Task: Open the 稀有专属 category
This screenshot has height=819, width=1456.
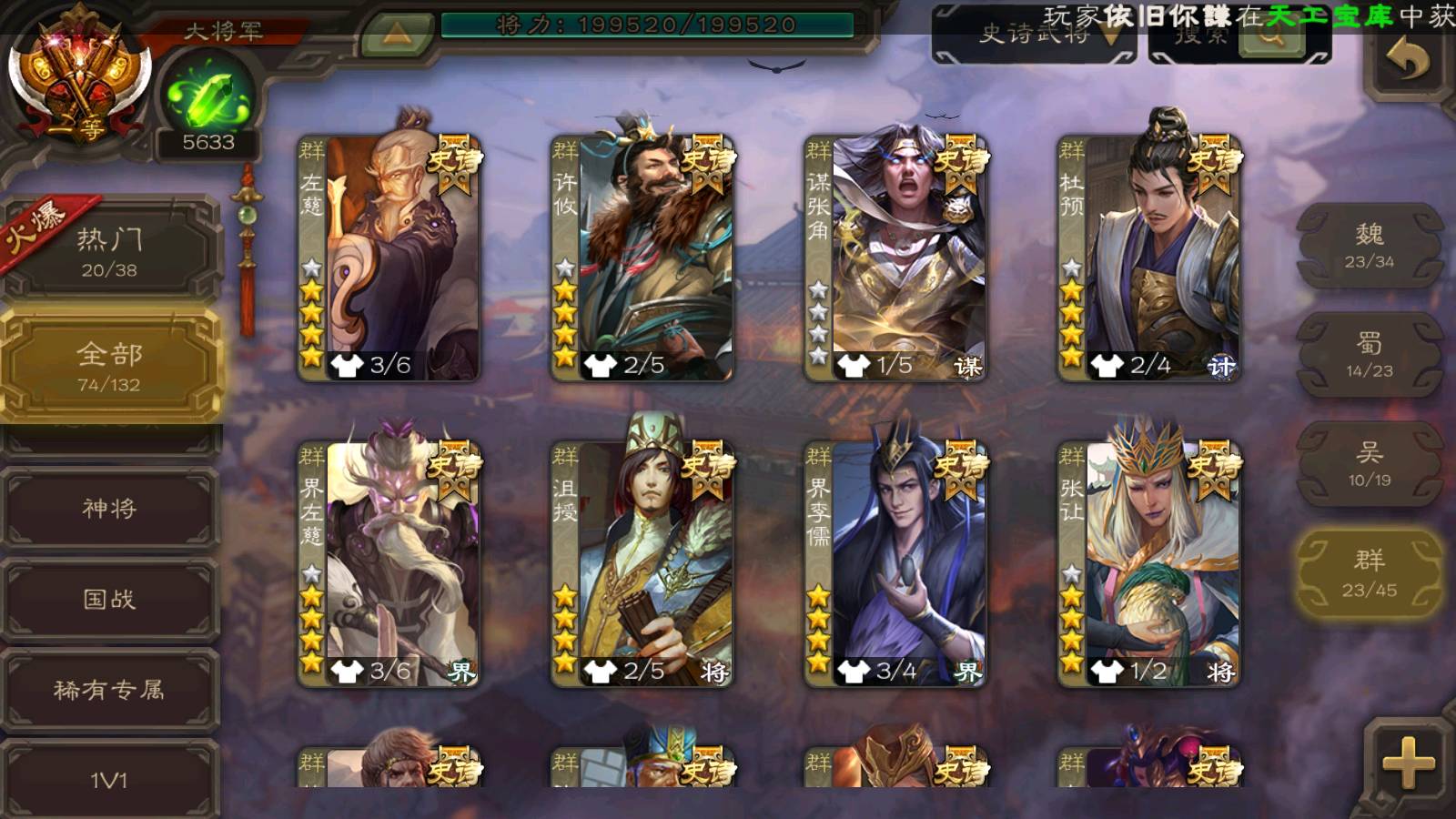Action: click(109, 690)
